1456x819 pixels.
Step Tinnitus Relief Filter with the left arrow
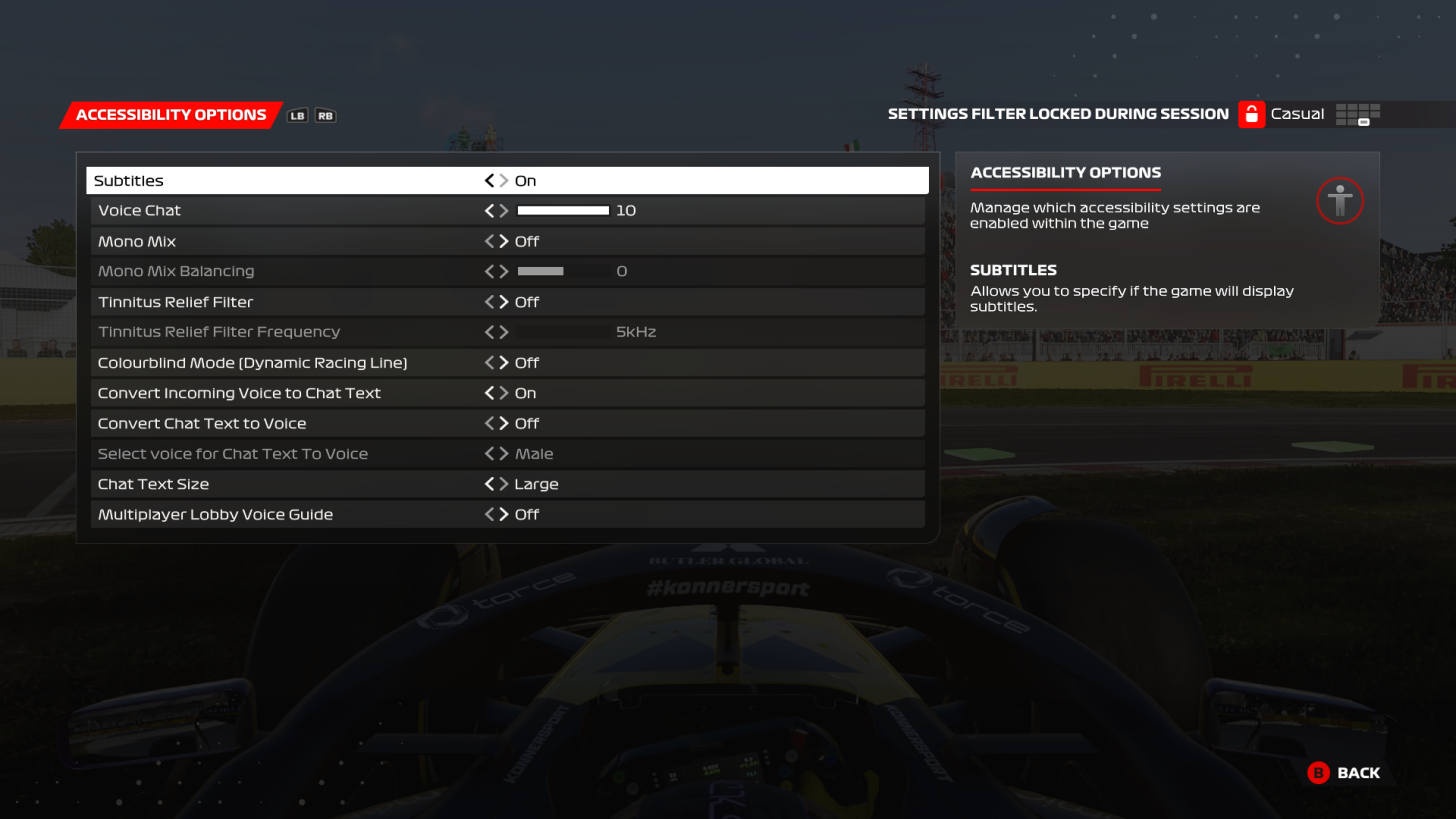488,301
